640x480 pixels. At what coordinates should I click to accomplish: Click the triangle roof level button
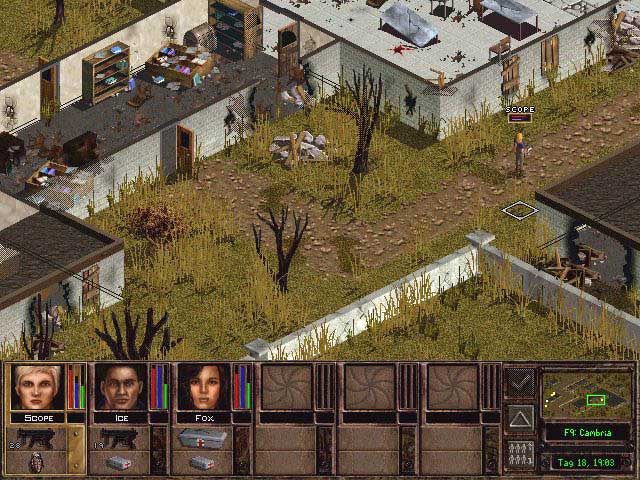pos(520,417)
